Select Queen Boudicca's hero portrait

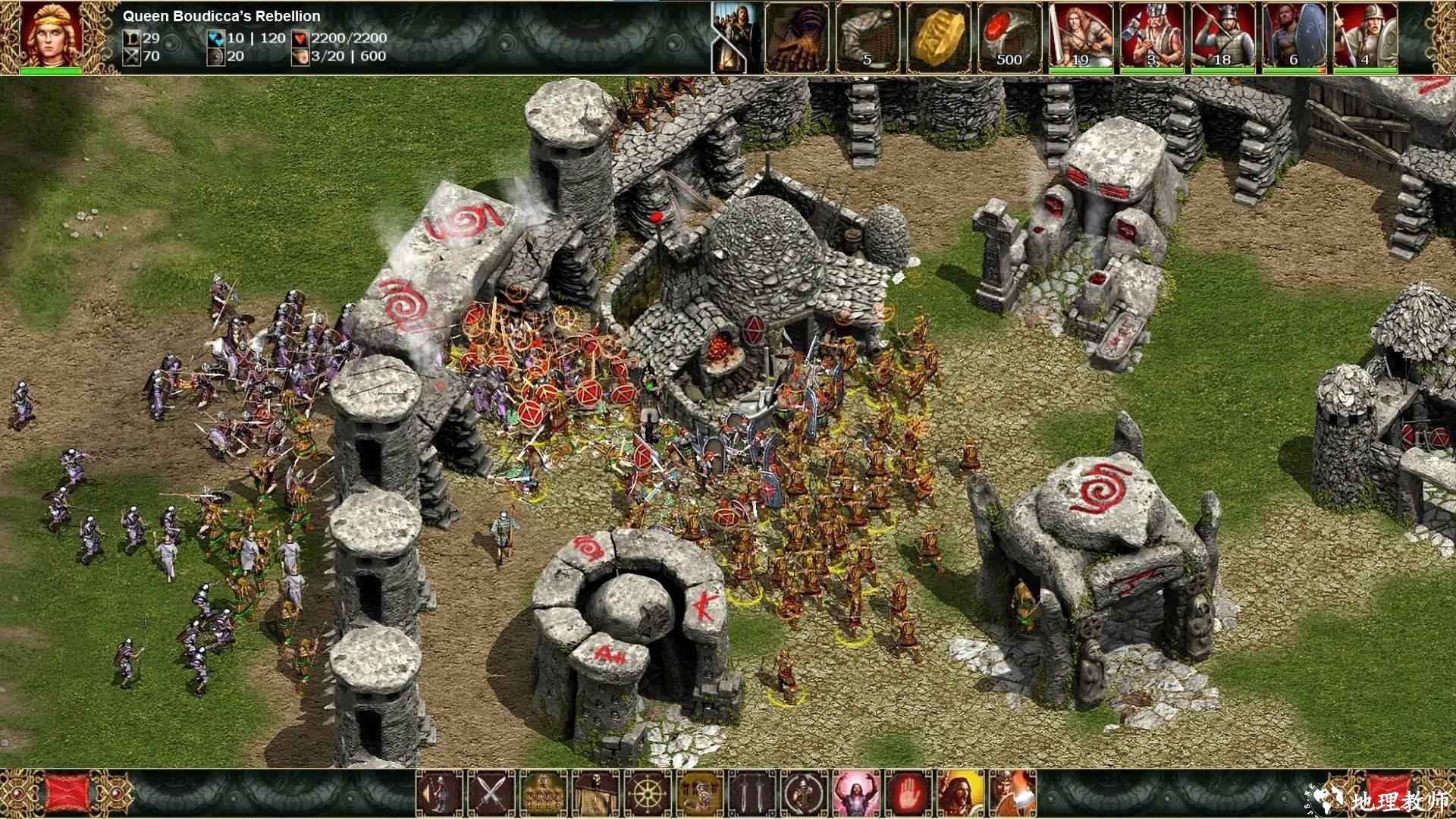(x=50, y=36)
